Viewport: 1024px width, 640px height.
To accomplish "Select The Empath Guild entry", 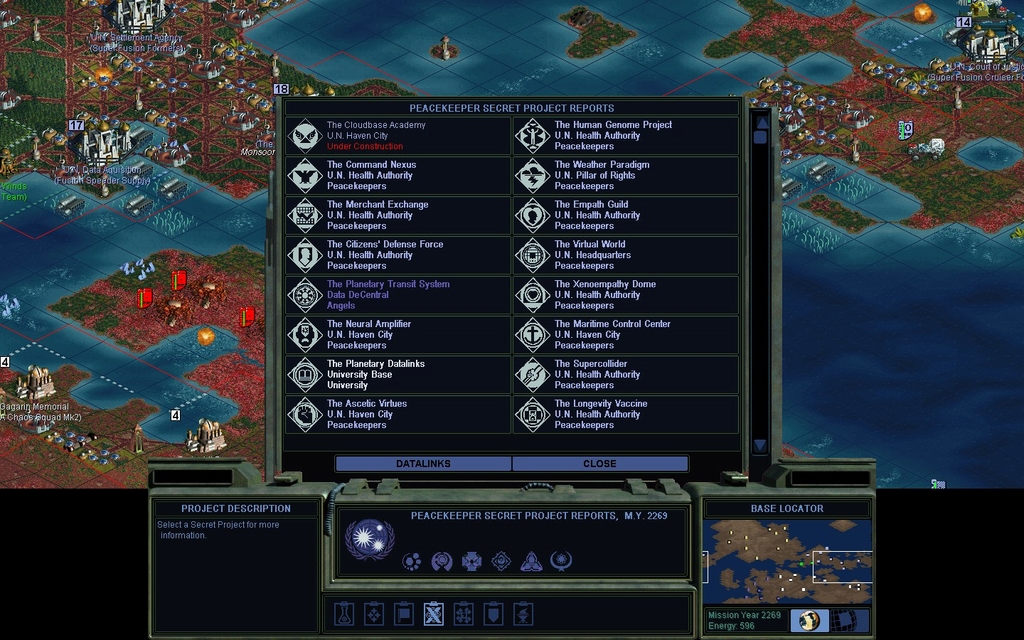I will coord(626,216).
